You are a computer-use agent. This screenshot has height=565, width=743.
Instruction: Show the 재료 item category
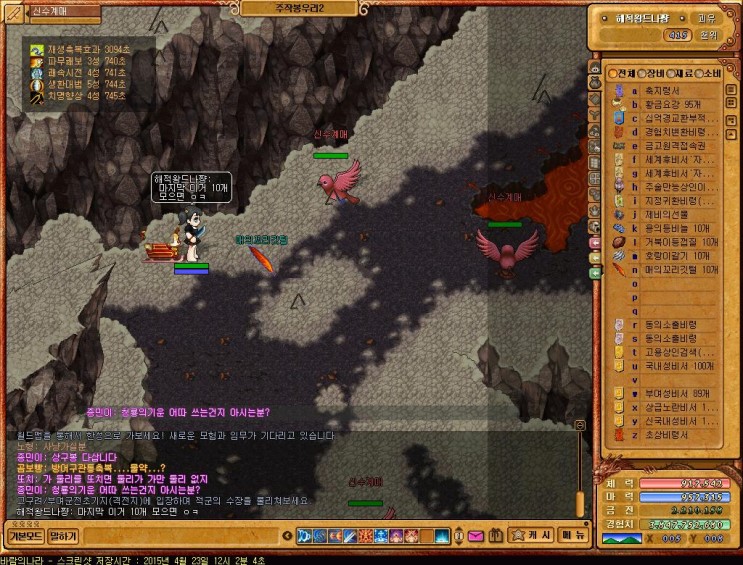coord(679,74)
